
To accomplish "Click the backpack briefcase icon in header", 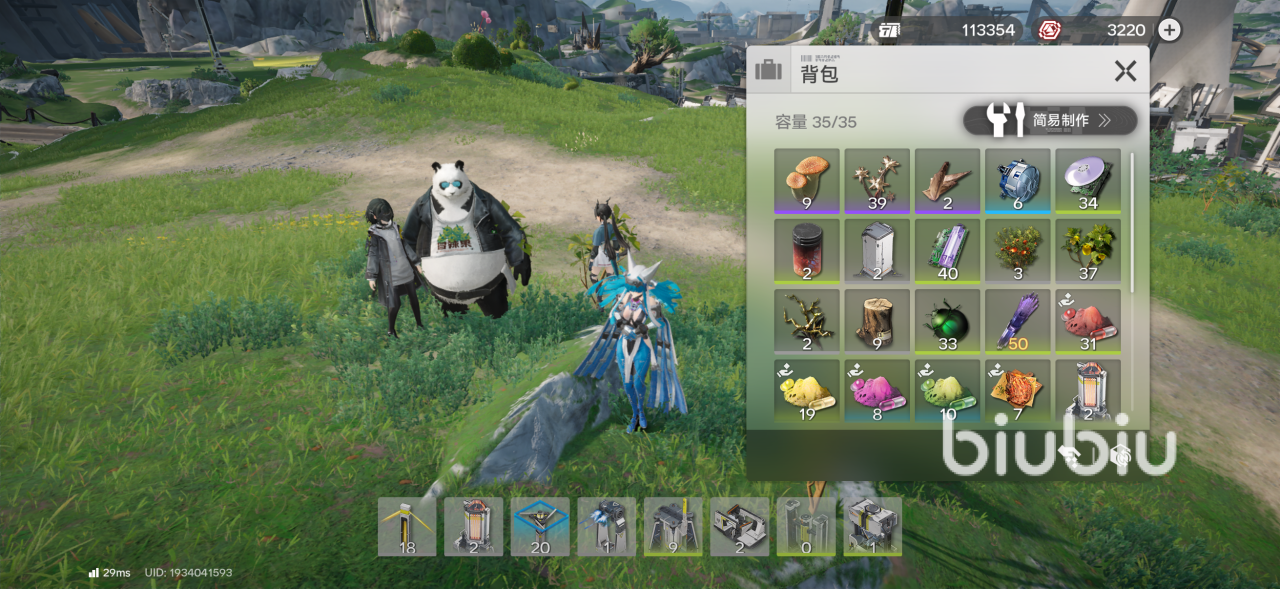I will [769, 71].
